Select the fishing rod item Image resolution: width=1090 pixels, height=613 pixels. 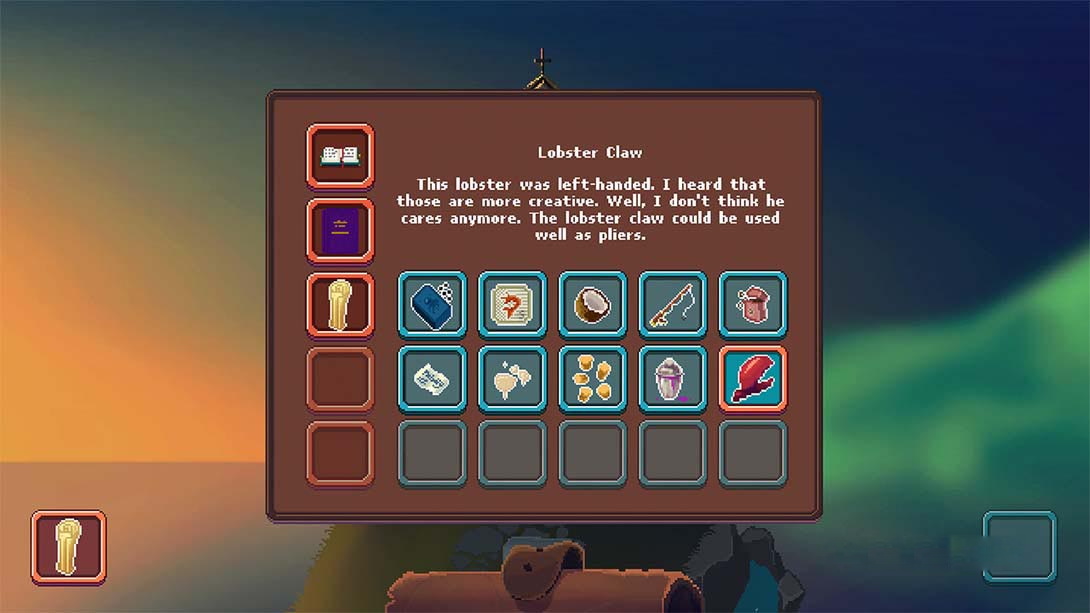[x=672, y=304]
